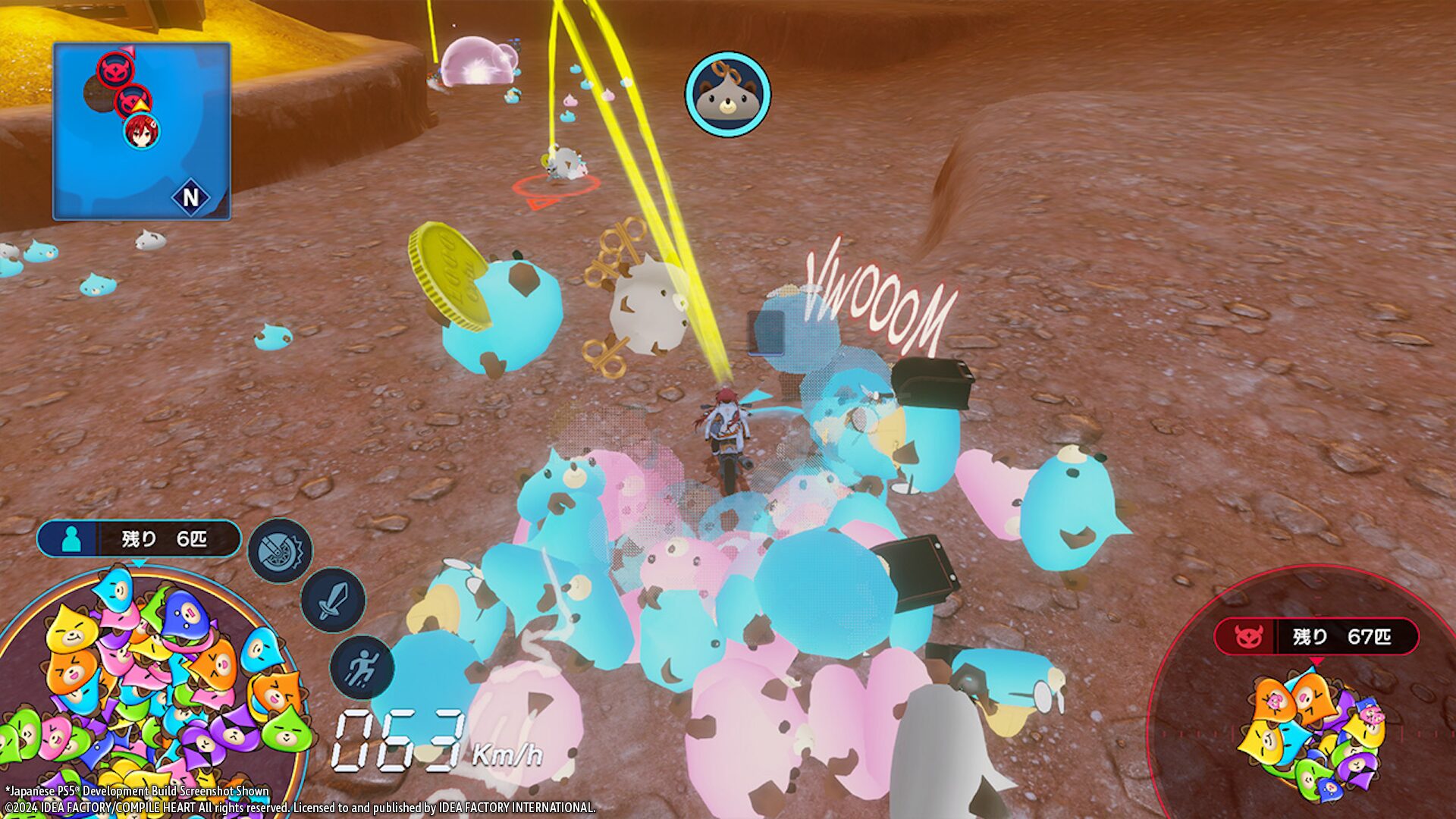Trigger the running figure dash icon
This screenshot has height=819, width=1456.
(x=362, y=667)
